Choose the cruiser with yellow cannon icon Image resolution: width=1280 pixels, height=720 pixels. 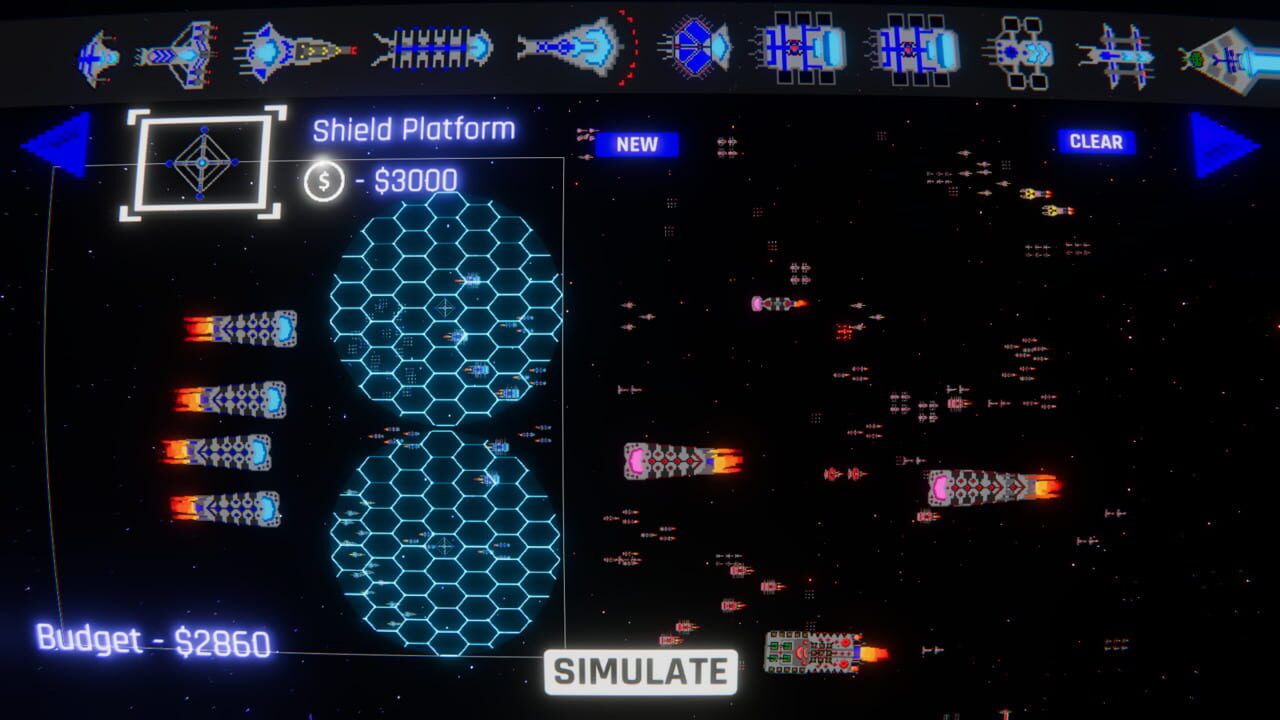290,48
